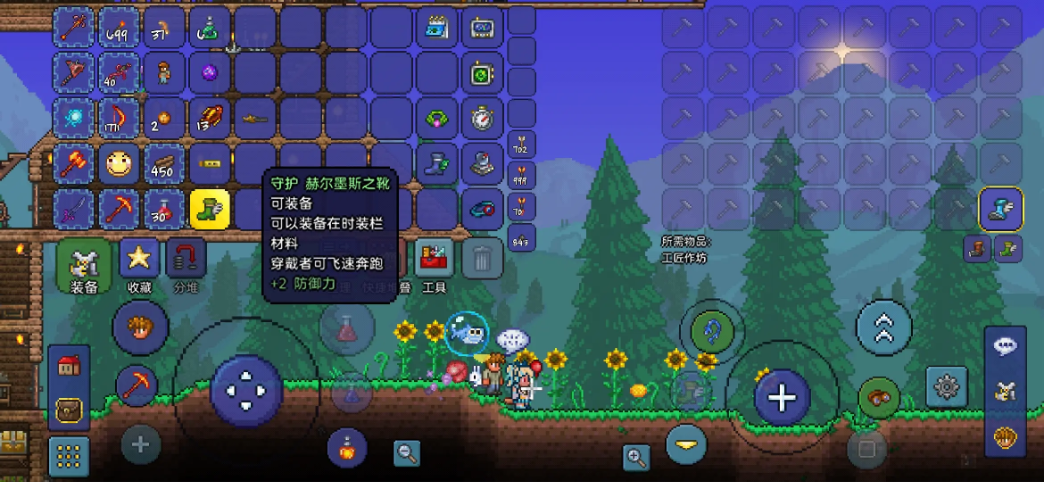
Task: Open the 装备 equipment tab
Action: (x=84, y=265)
